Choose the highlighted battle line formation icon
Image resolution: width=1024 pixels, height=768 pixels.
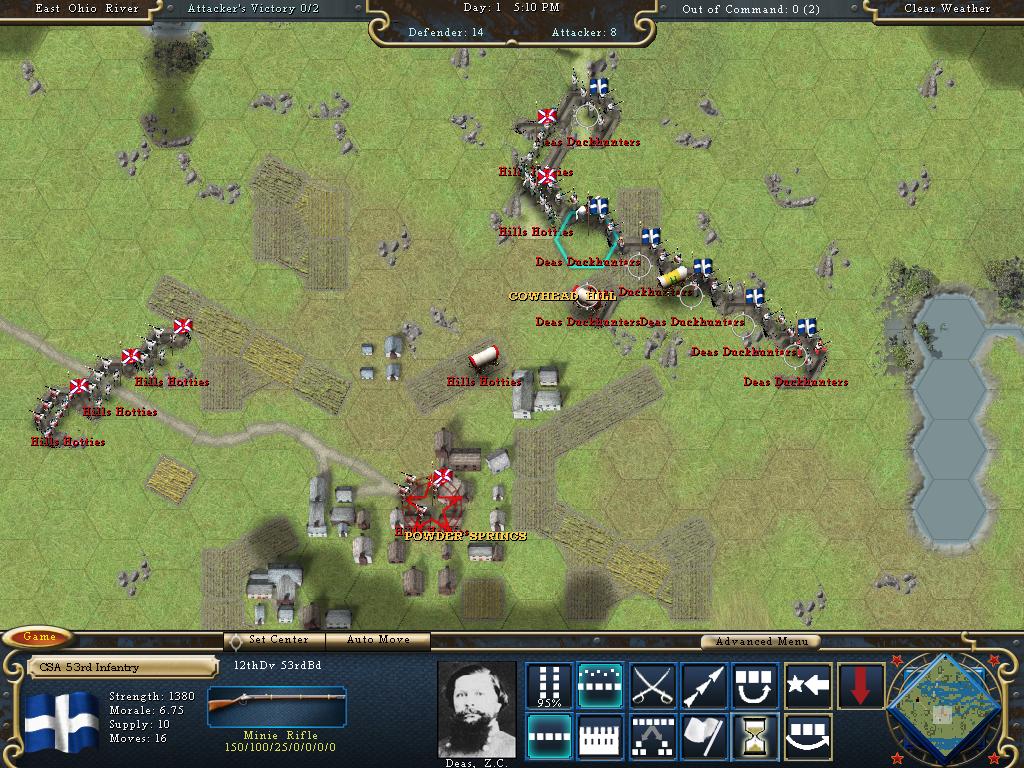(549, 737)
